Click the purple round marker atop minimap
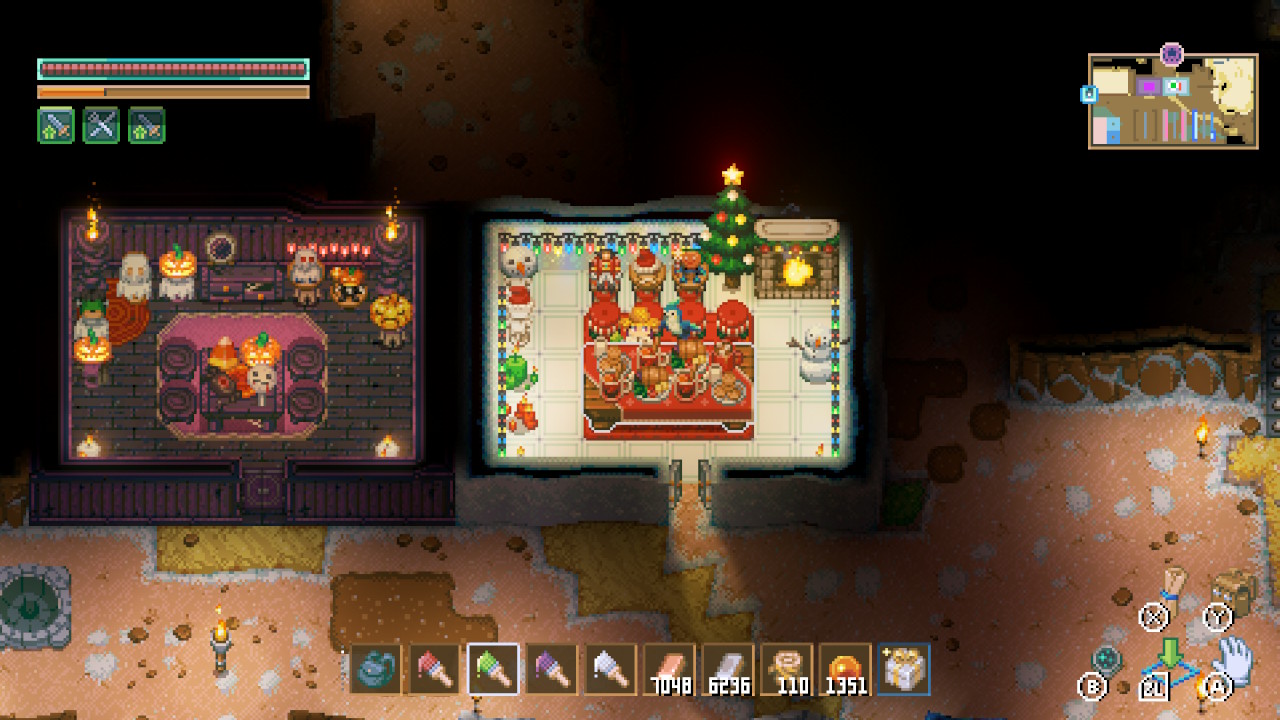The width and height of the screenshot is (1280, 720). (x=1172, y=54)
